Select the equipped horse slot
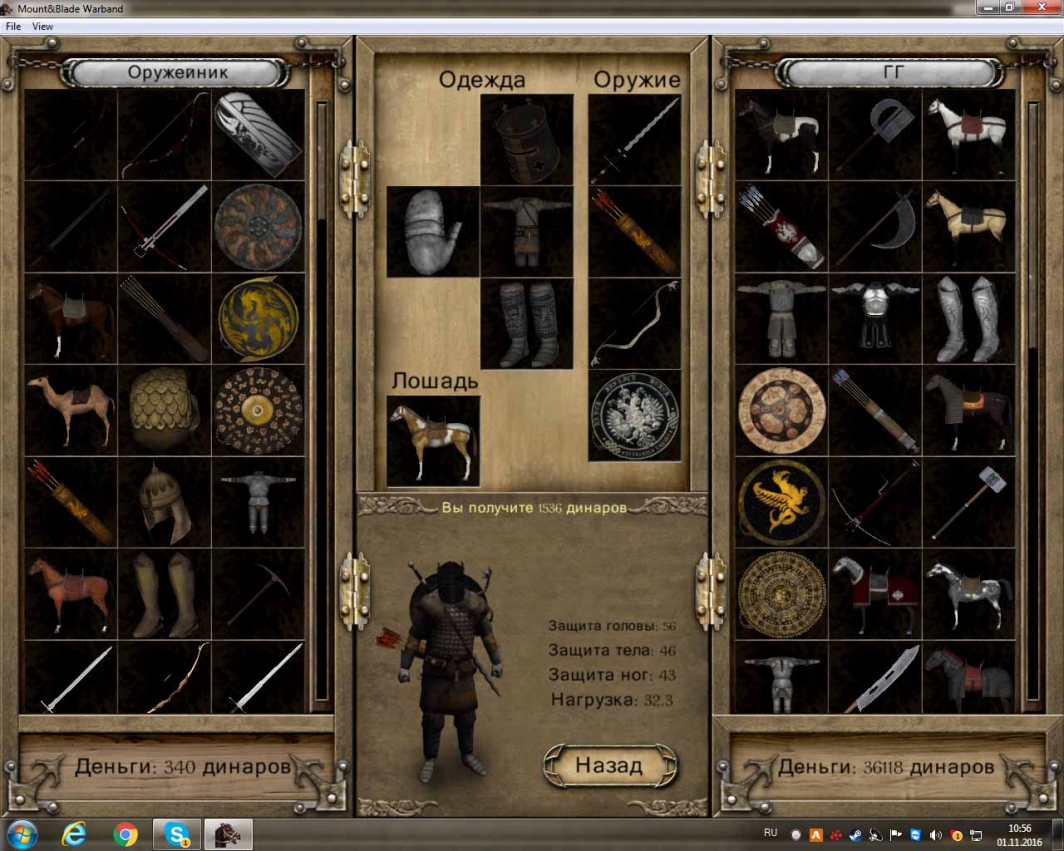 click(x=433, y=441)
